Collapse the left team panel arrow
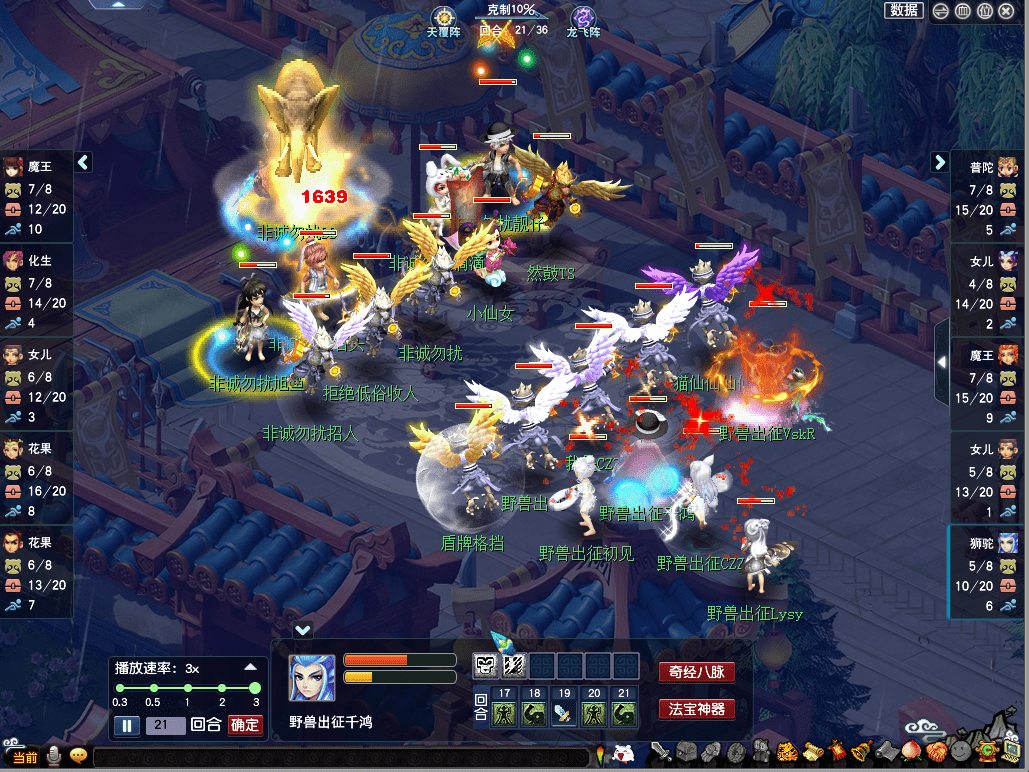 [84, 162]
